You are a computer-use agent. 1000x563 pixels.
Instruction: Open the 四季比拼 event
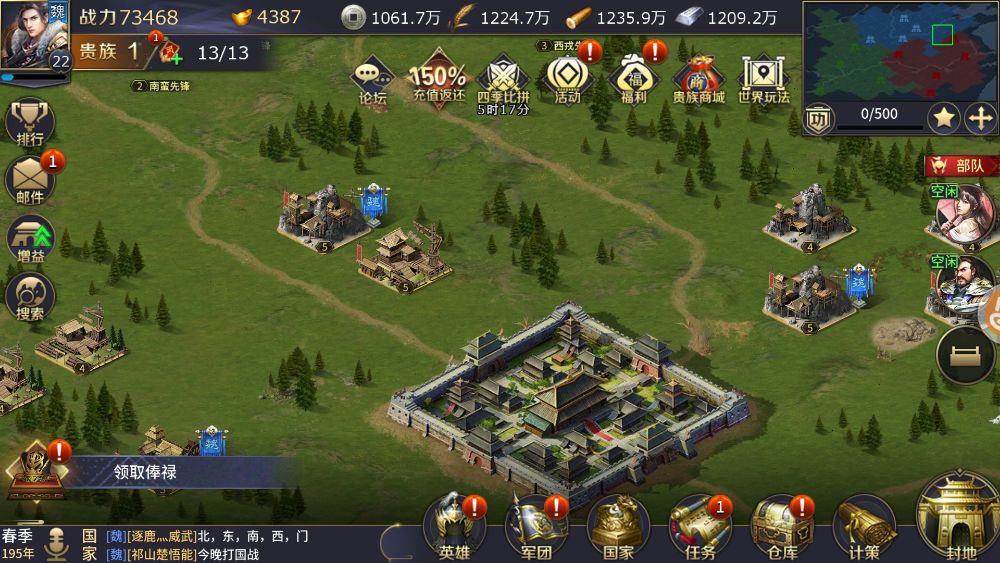pyautogui.click(x=502, y=82)
